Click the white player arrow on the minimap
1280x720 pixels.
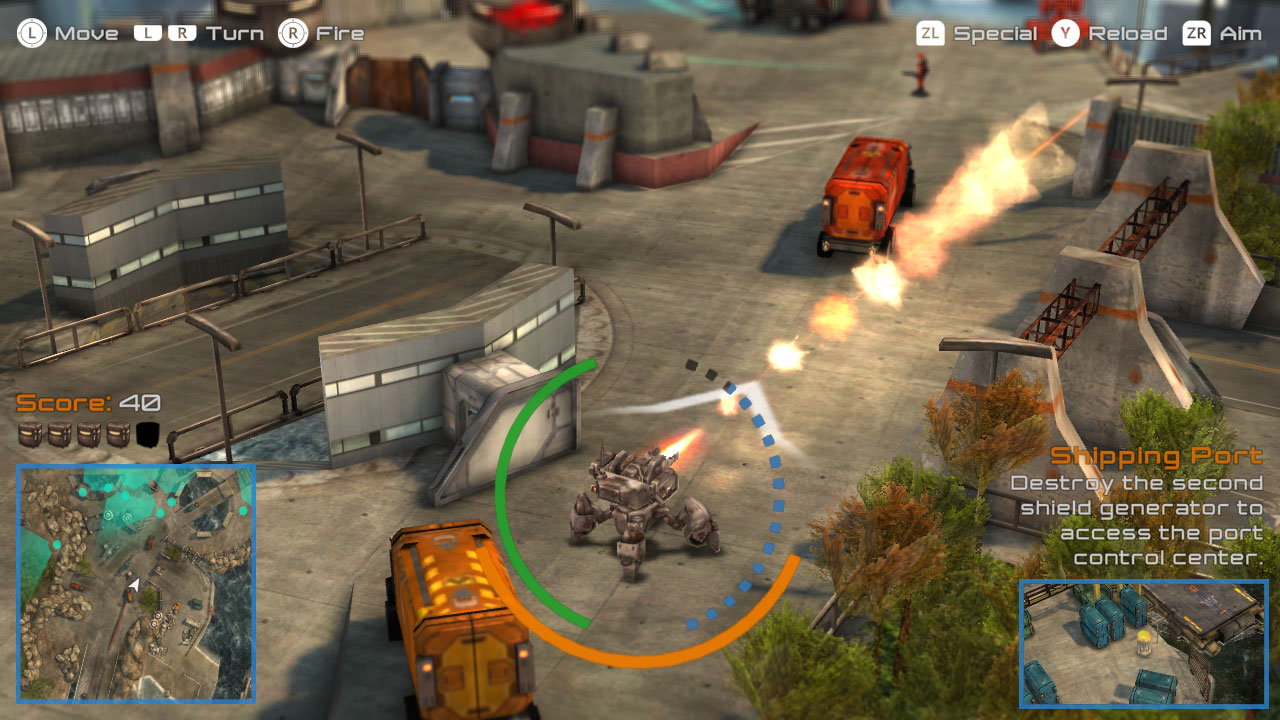click(135, 585)
